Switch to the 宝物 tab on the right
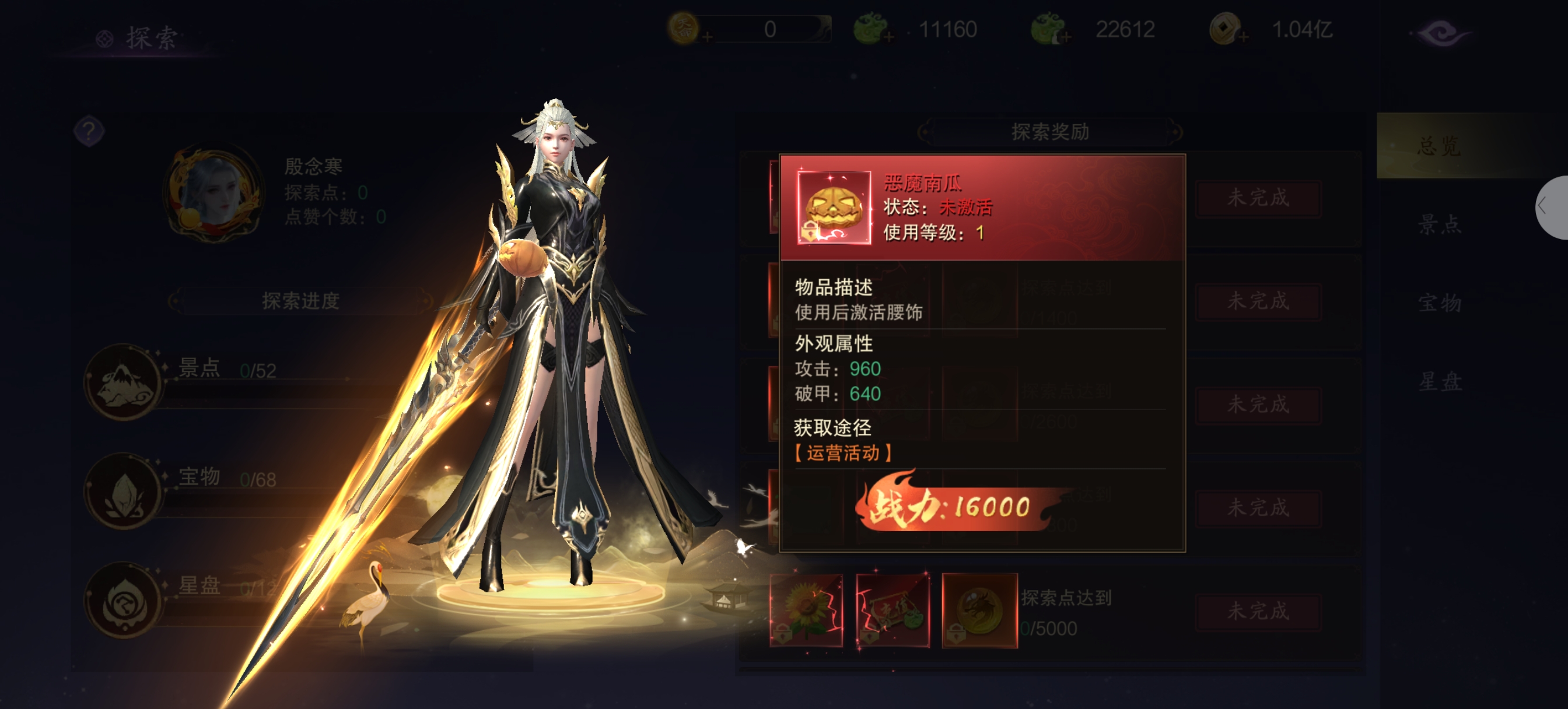The width and height of the screenshot is (1568, 709). coord(1438,303)
